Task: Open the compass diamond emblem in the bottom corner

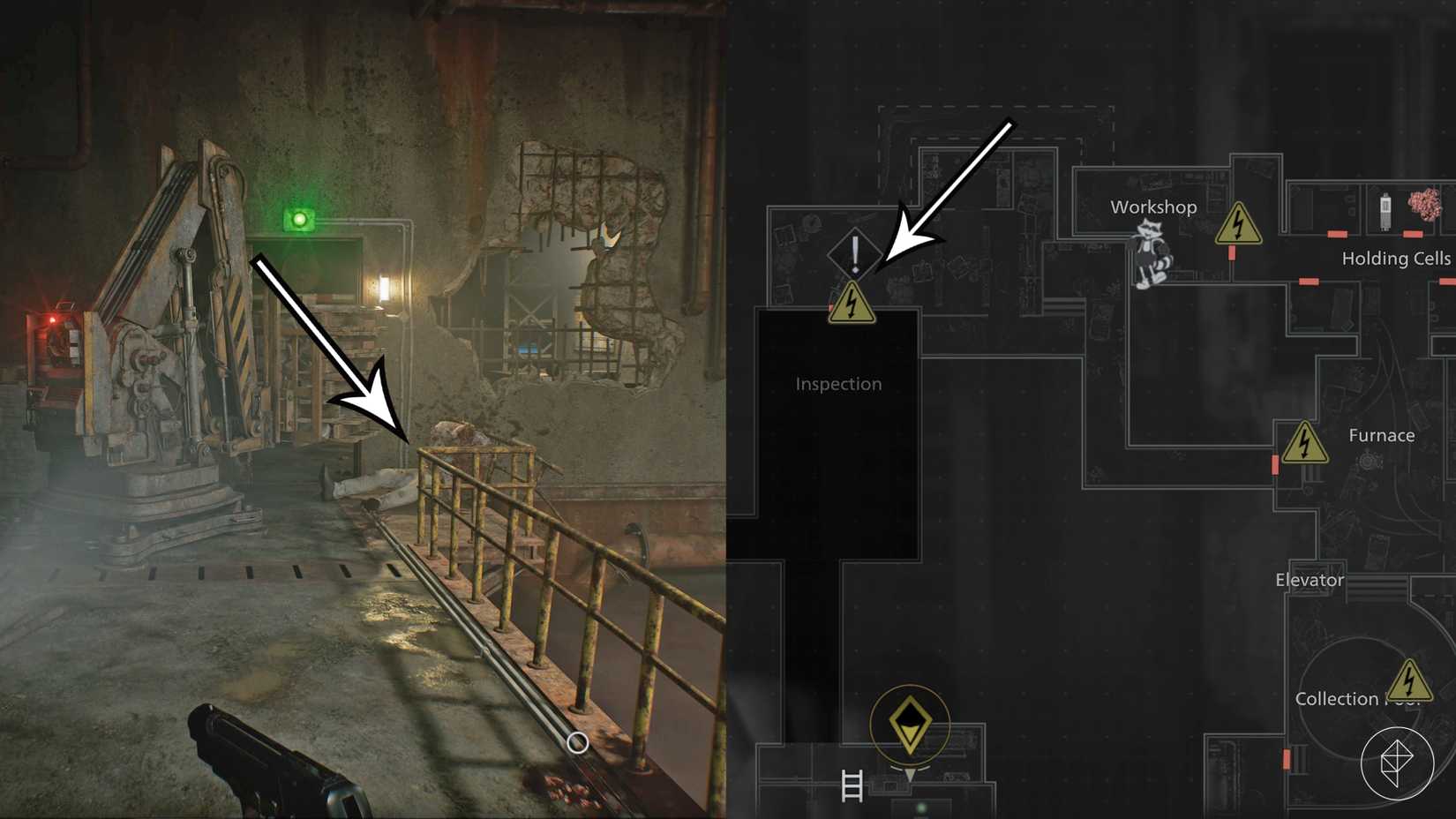Action: [x=1399, y=764]
